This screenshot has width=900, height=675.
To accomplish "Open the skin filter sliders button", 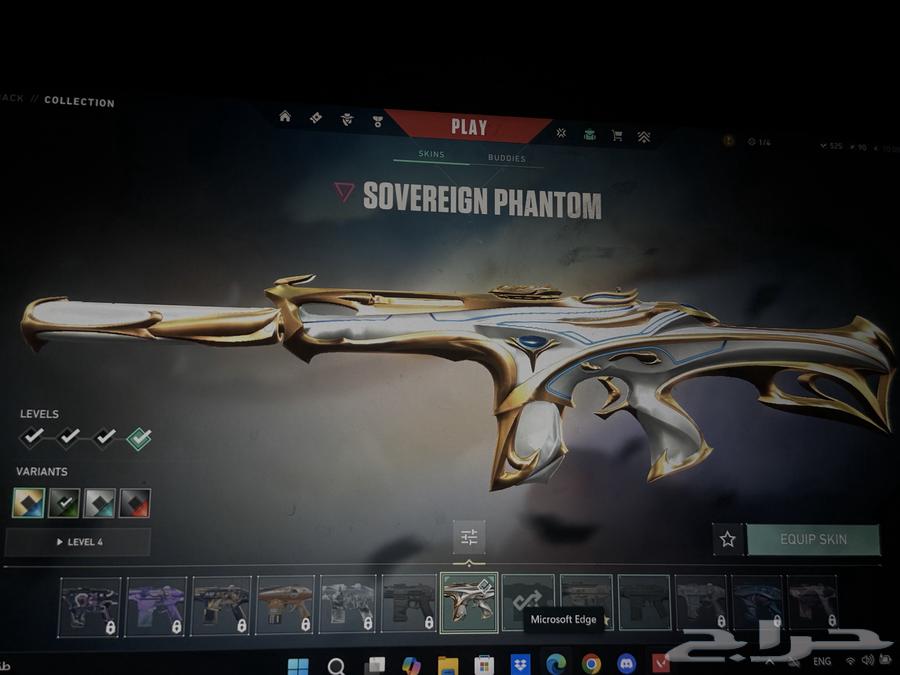I will click(468, 537).
